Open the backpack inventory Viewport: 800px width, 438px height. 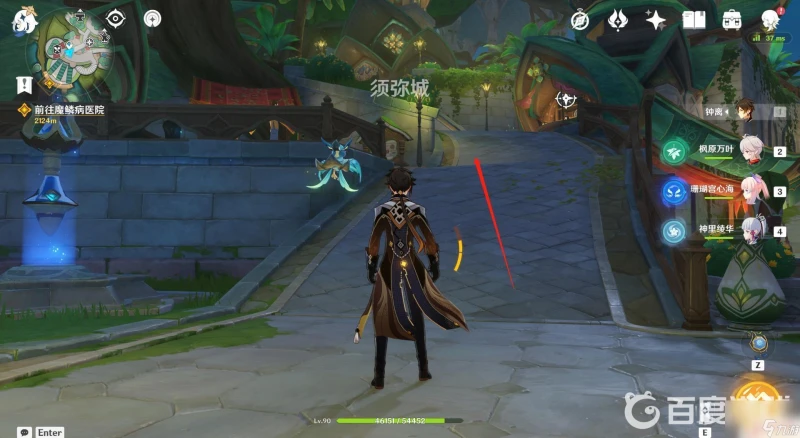[x=732, y=20]
